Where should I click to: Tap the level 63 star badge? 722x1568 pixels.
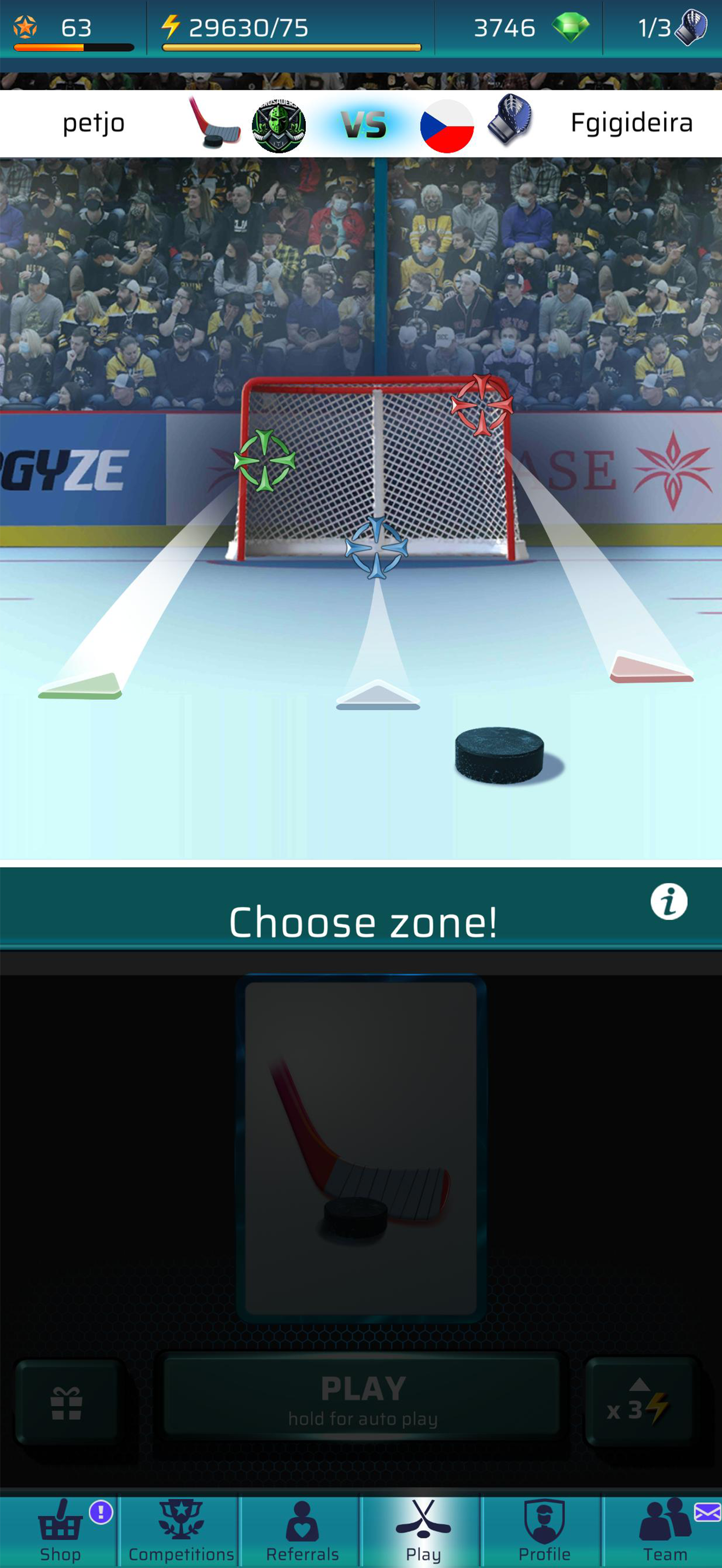[x=26, y=26]
